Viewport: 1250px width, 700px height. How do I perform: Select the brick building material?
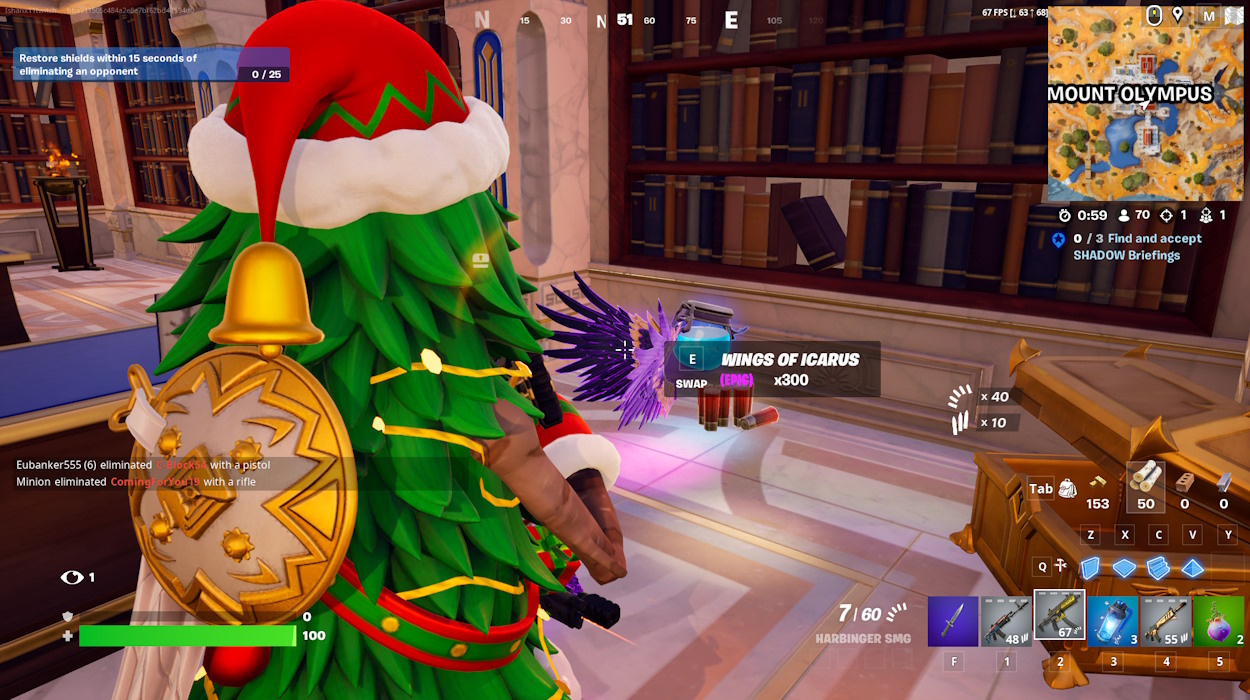[x=1185, y=482]
